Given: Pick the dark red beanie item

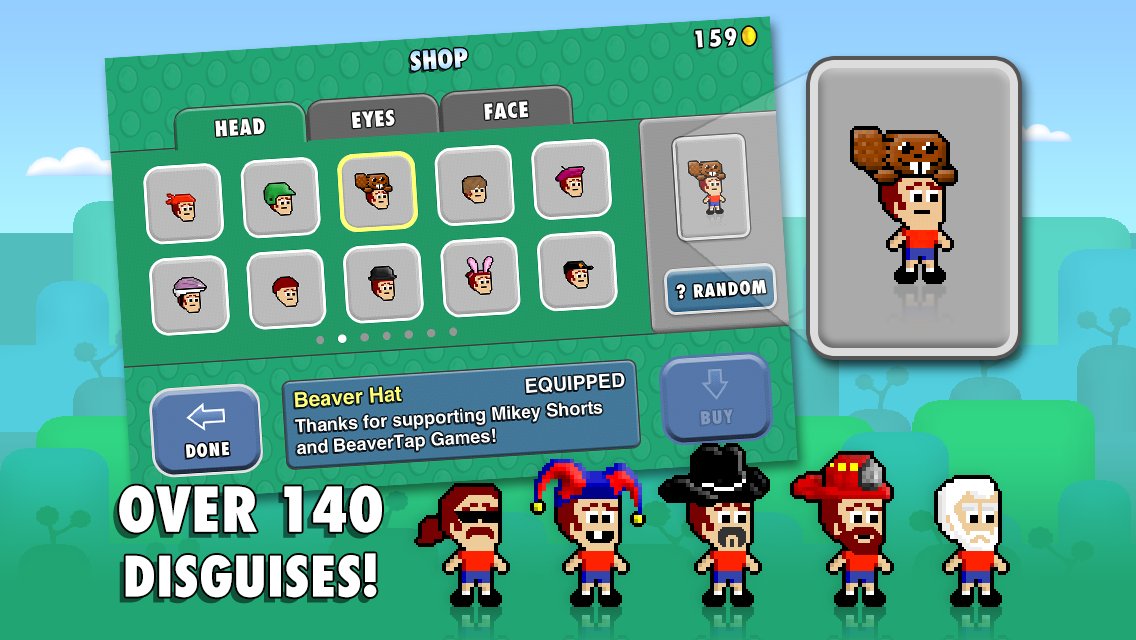Looking at the screenshot, I should 286,288.
